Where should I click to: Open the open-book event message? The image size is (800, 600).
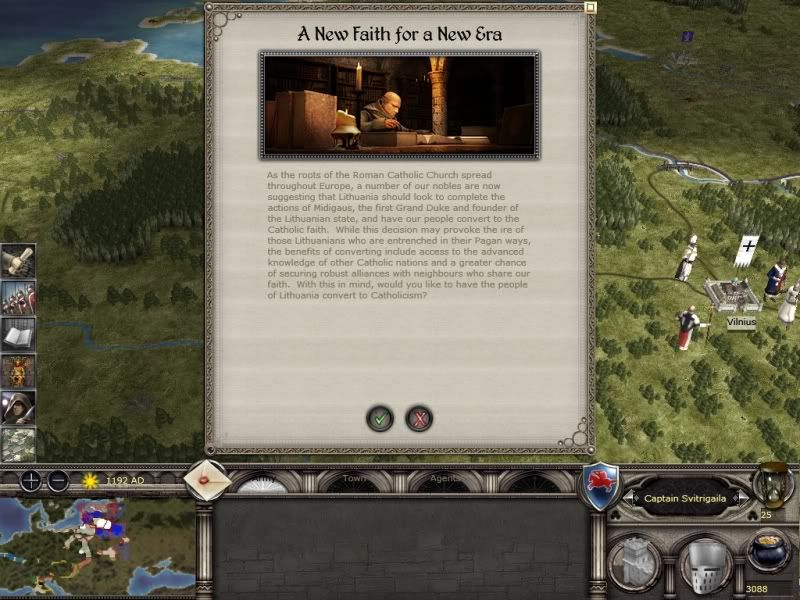click(x=18, y=335)
